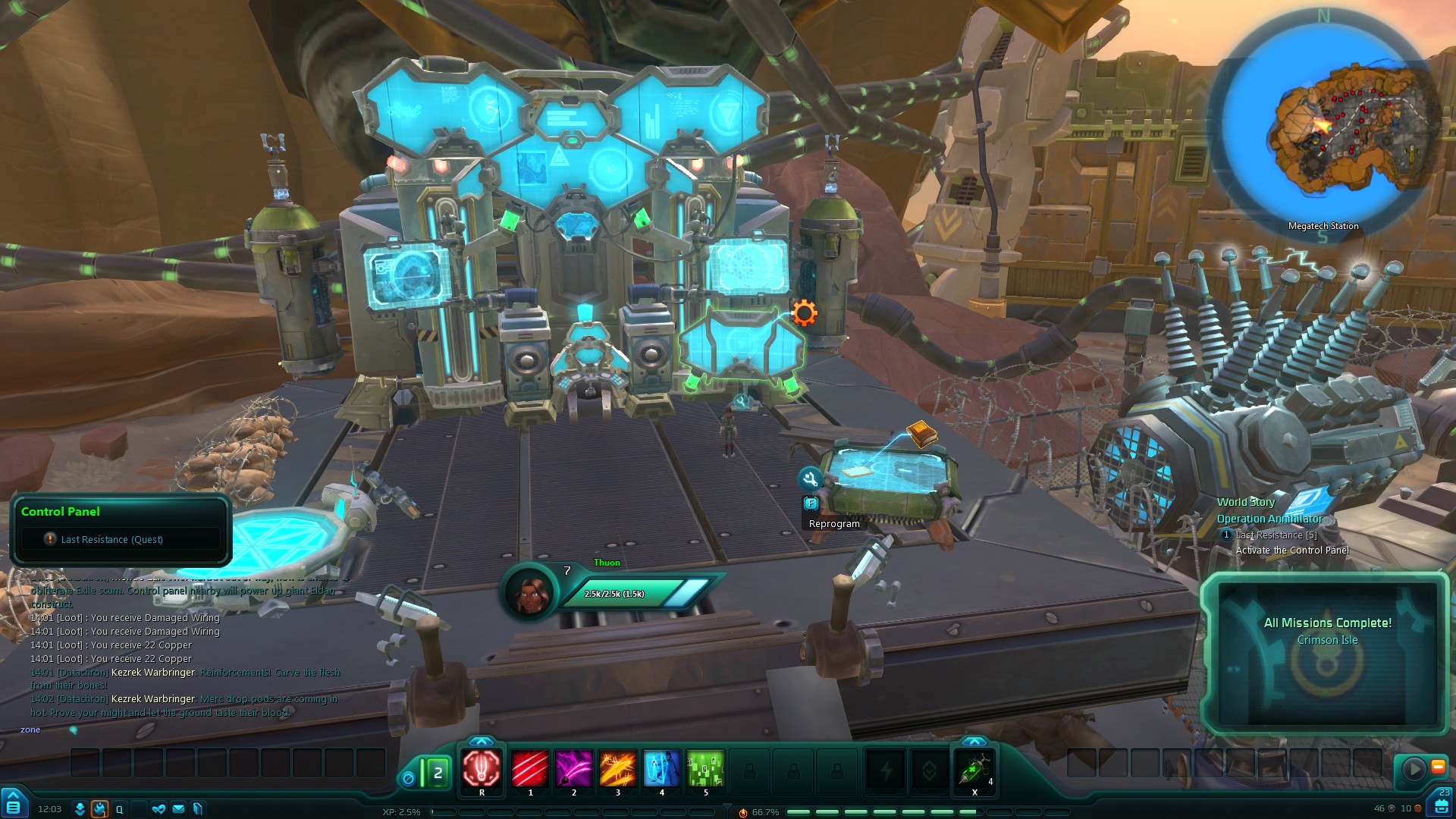Open the mail envelope icon
Image resolution: width=1456 pixels, height=819 pixels.
(x=178, y=809)
